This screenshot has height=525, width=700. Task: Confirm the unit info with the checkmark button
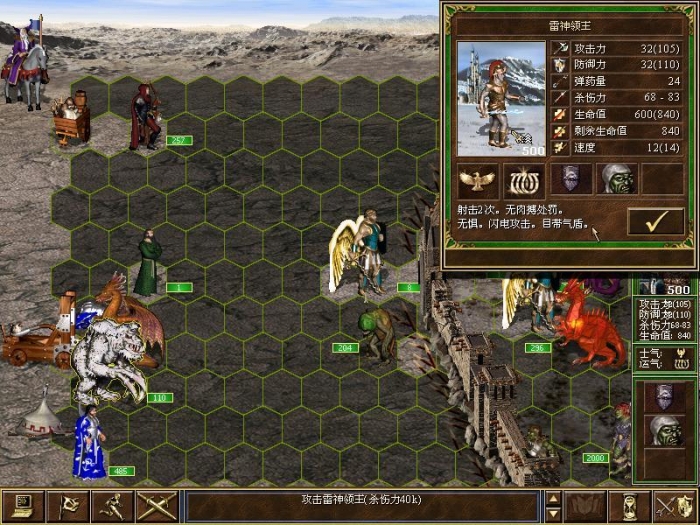click(x=655, y=221)
